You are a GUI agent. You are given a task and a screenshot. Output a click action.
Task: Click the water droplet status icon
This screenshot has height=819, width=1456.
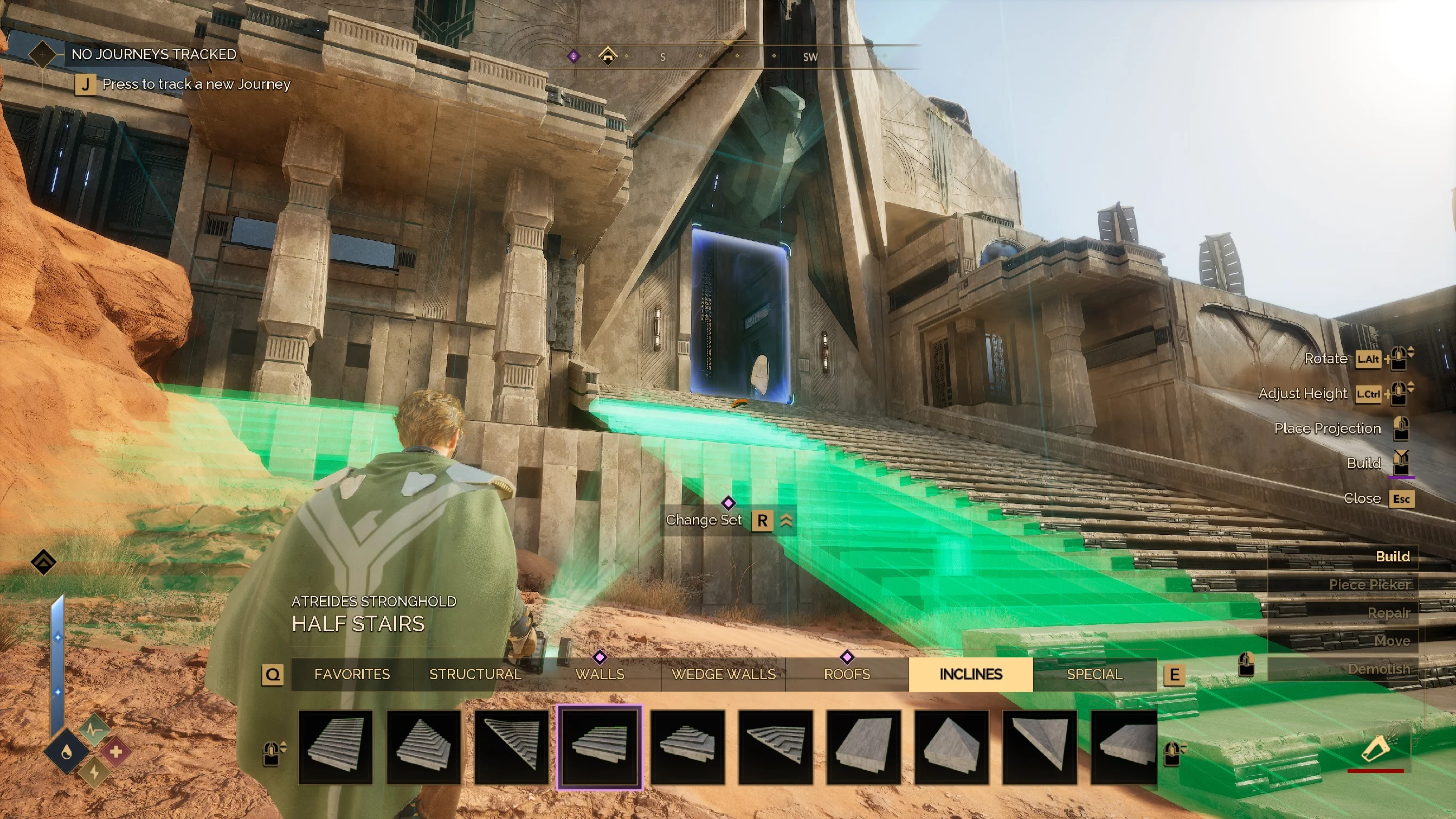click(x=67, y=752)
